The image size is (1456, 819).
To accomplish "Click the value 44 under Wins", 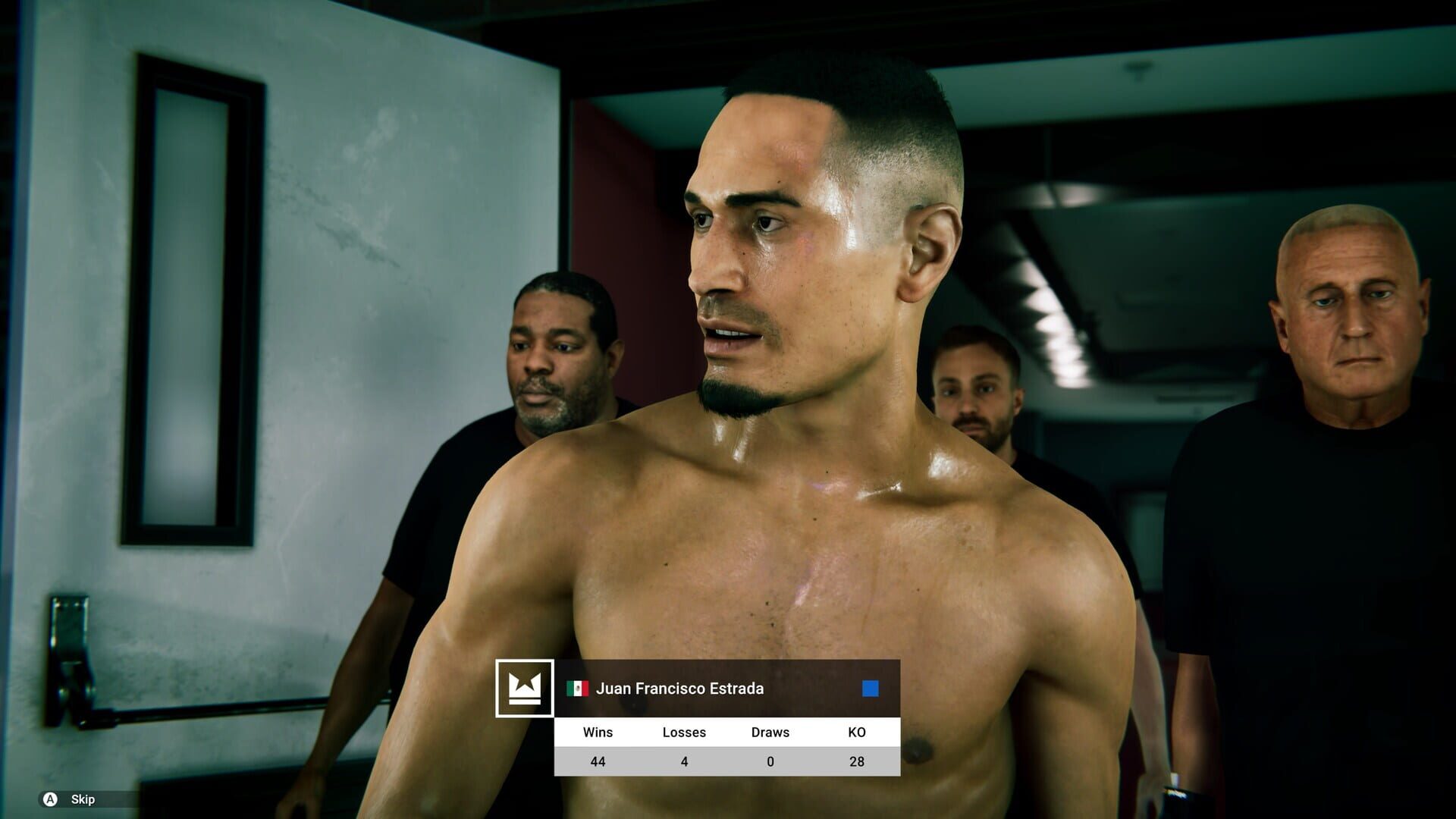I will point(598,761).
